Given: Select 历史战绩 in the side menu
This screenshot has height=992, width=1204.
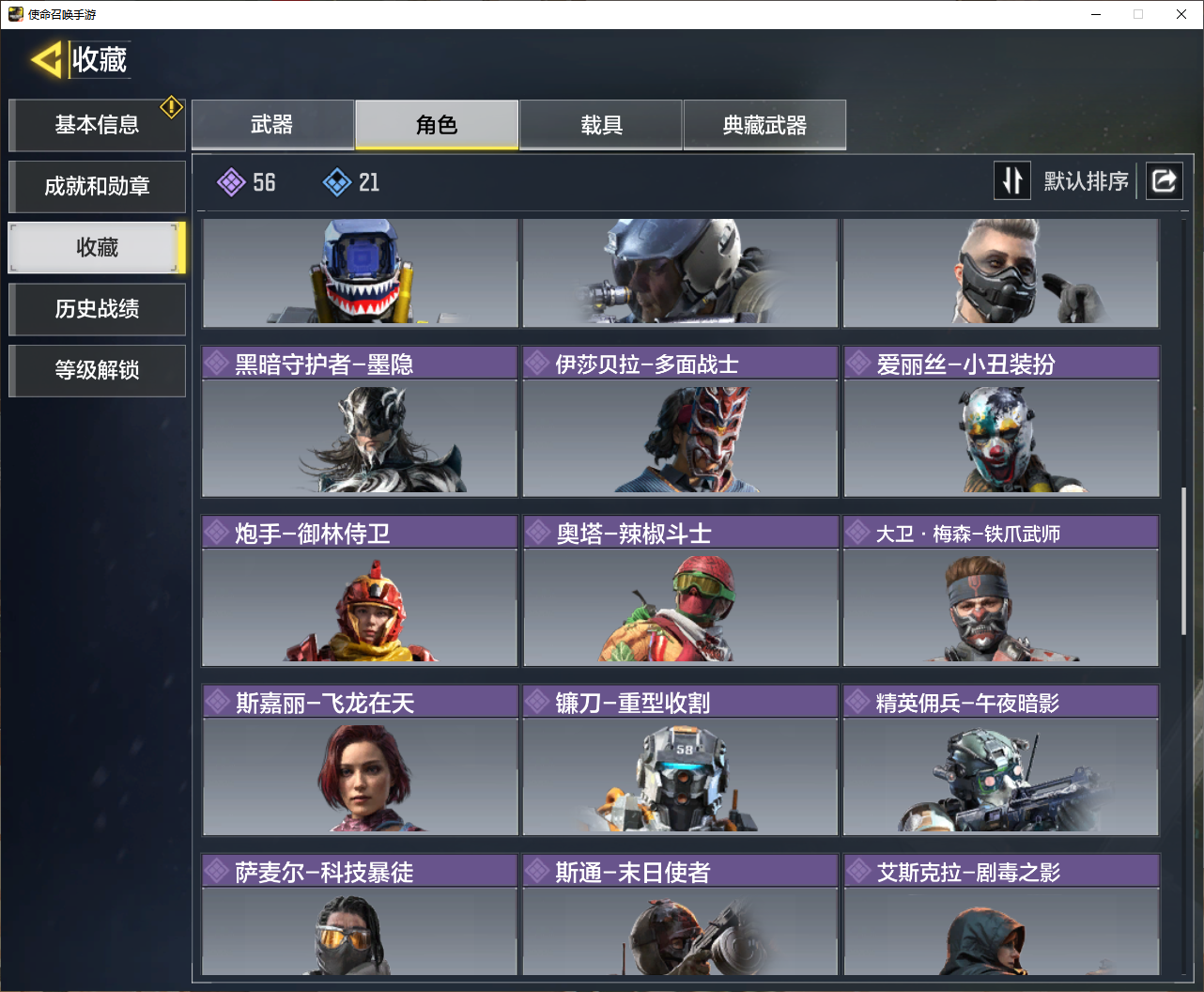Looking at the screenshot, I should (x=97, y=309).
